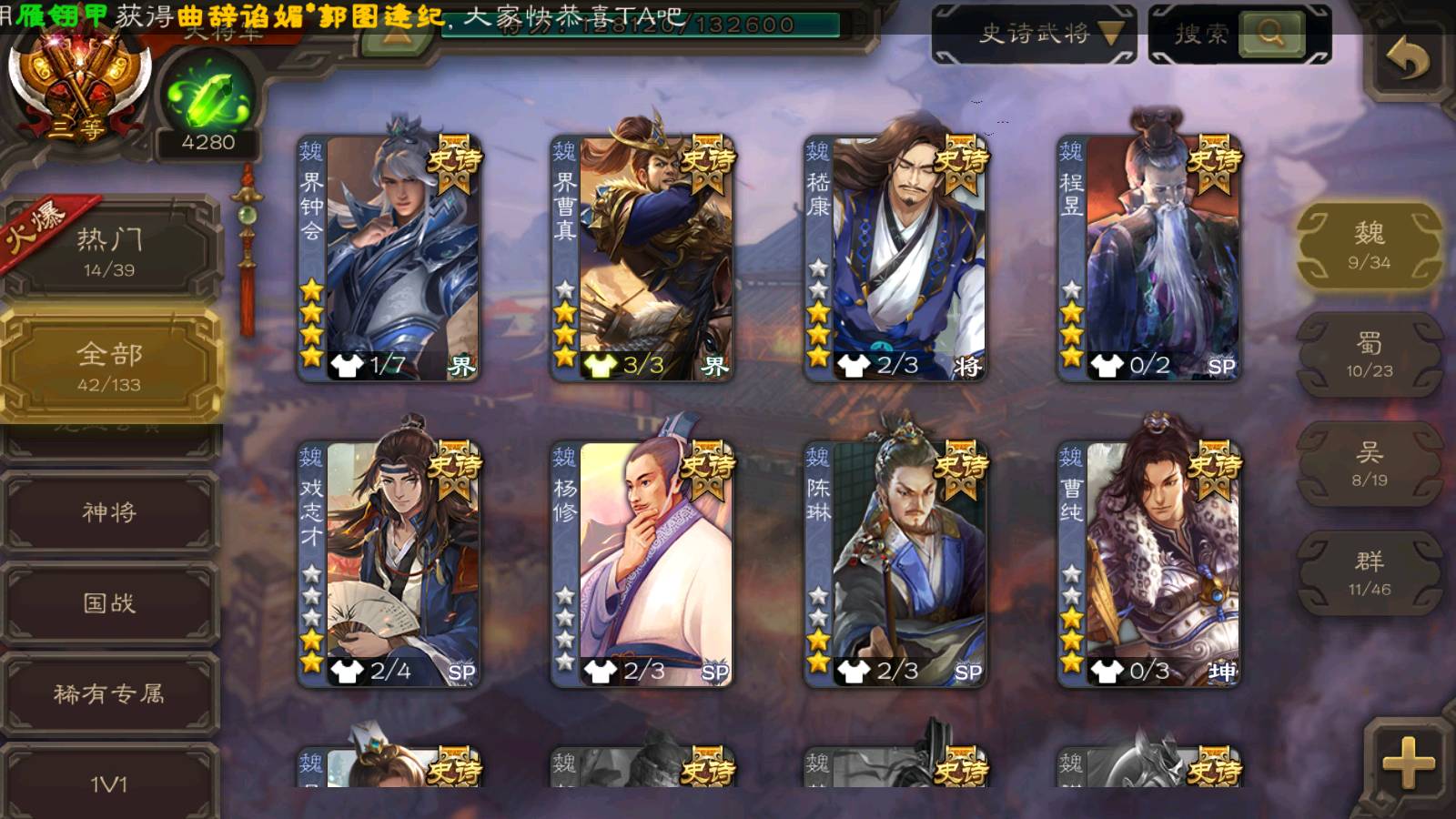Open the 神将 category
The height and width of the screenshot is (819, 1456).
[x=110, y=512]
